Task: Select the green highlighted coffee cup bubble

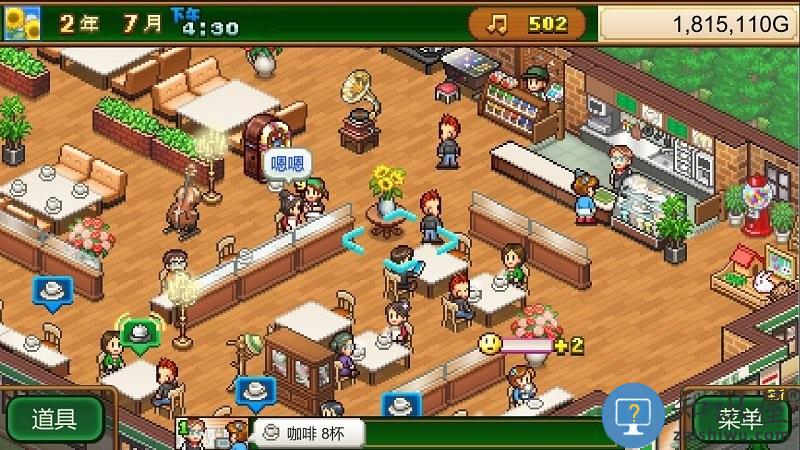Action: point(140,331)
